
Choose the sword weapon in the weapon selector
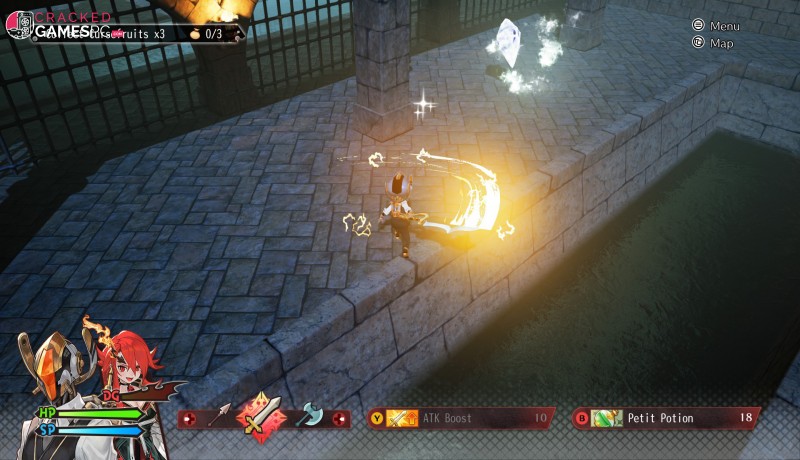pyautogui.click(x=263, y=416)
